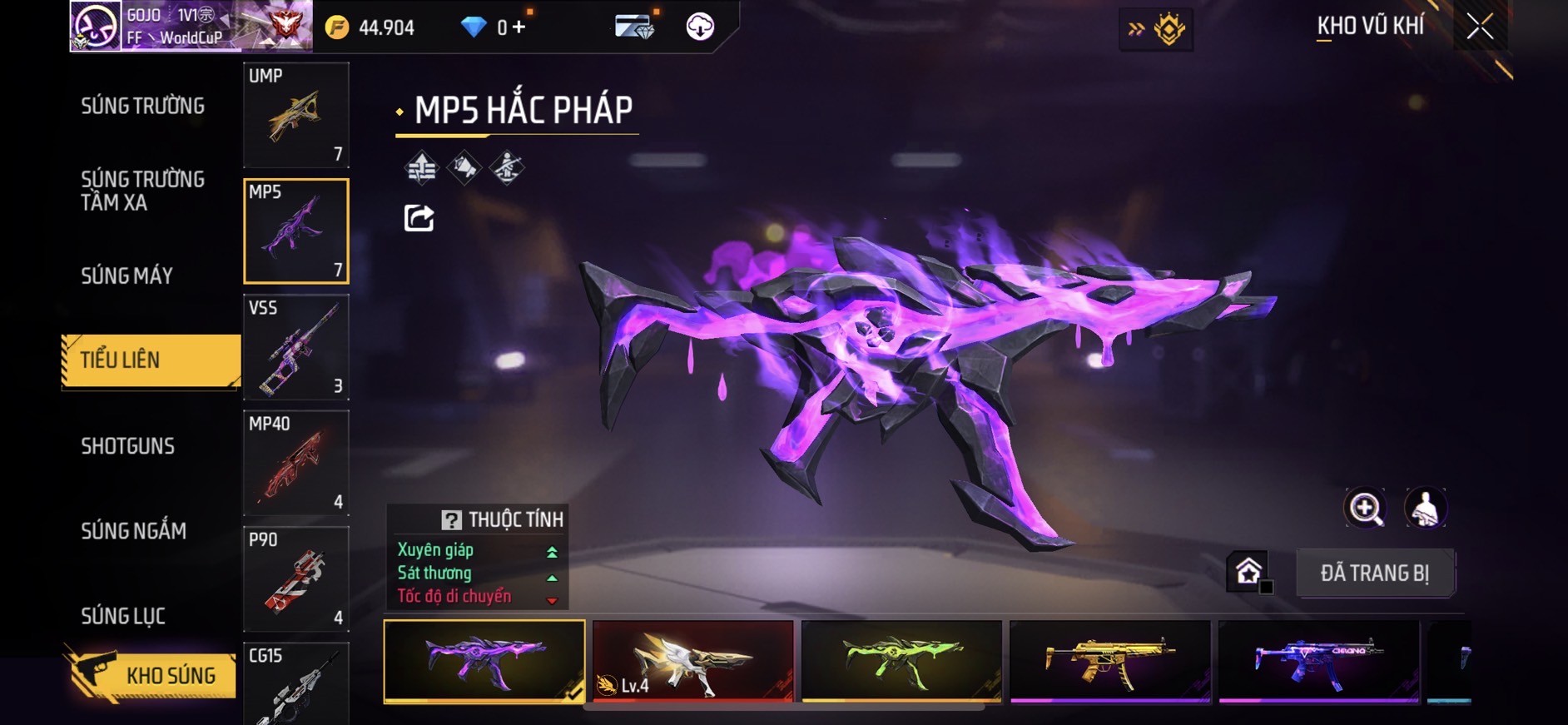Open the Thuộc Tính help question mark

[451, 520]
